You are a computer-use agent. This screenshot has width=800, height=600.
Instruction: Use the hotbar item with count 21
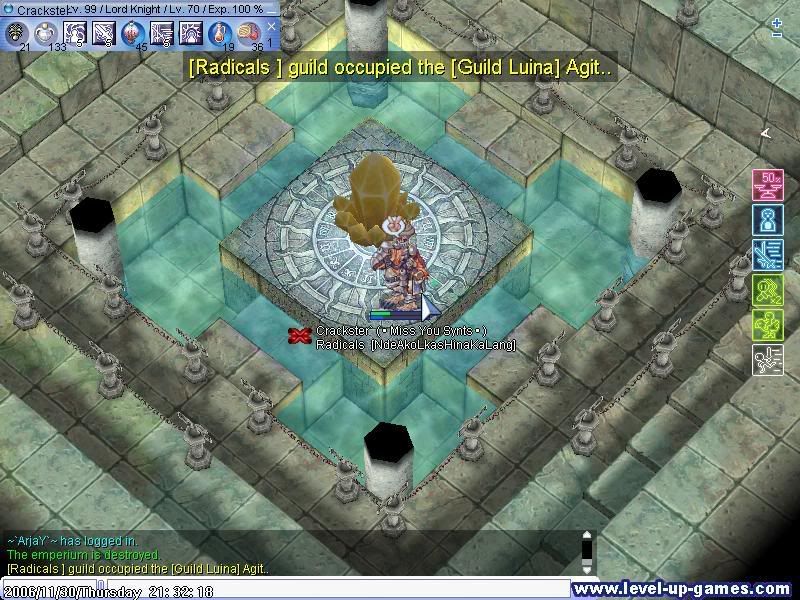click(x=16, y=33)
